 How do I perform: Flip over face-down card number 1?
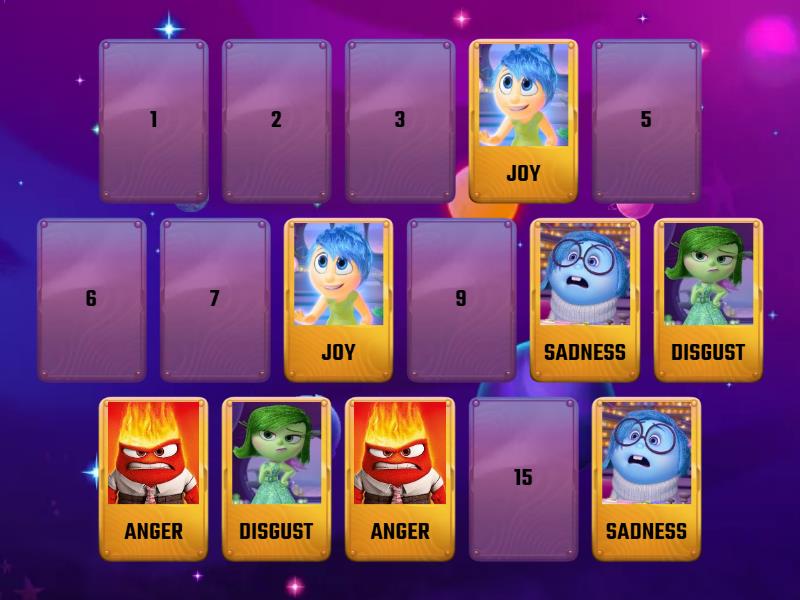pos(153,120)
